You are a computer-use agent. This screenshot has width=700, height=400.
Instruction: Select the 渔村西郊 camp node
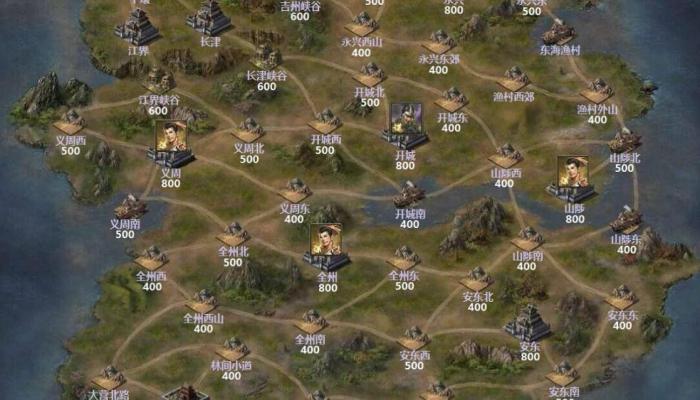[x=514, y=79]
